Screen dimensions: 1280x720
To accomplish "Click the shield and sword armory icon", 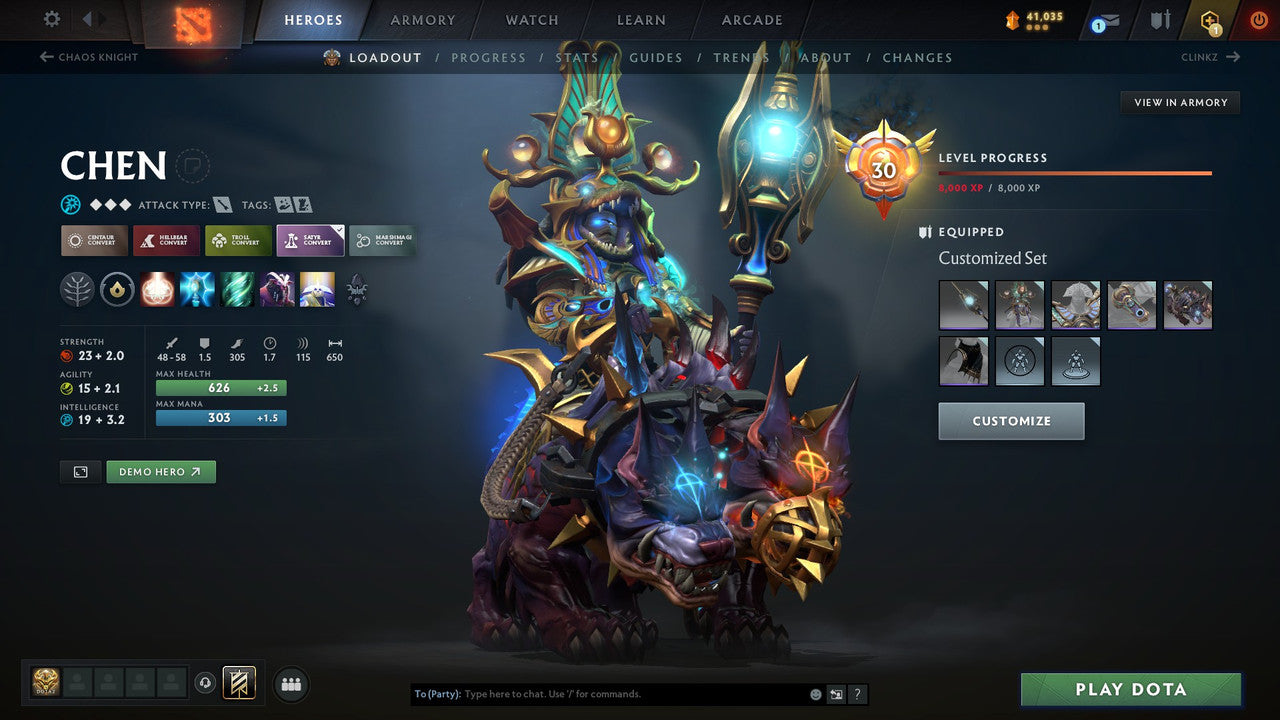I will [x=1161, y=20].
